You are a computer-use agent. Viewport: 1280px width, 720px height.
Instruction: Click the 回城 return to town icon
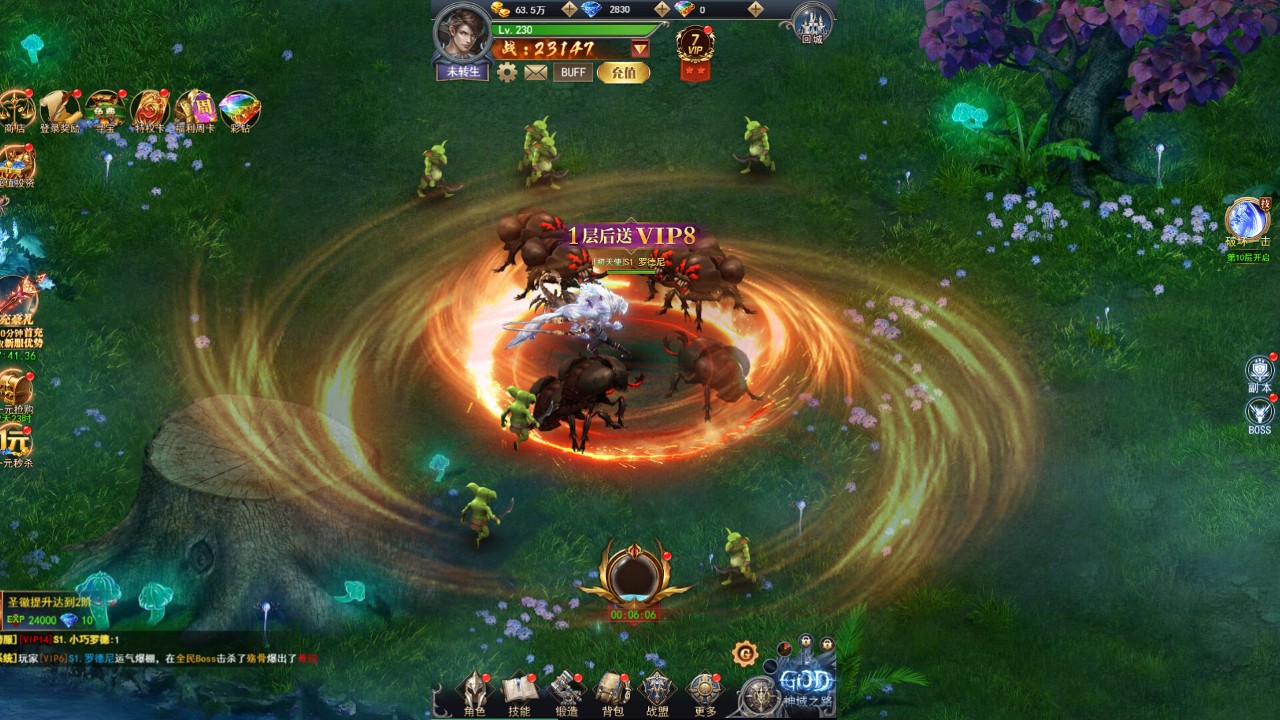point(812,24)
